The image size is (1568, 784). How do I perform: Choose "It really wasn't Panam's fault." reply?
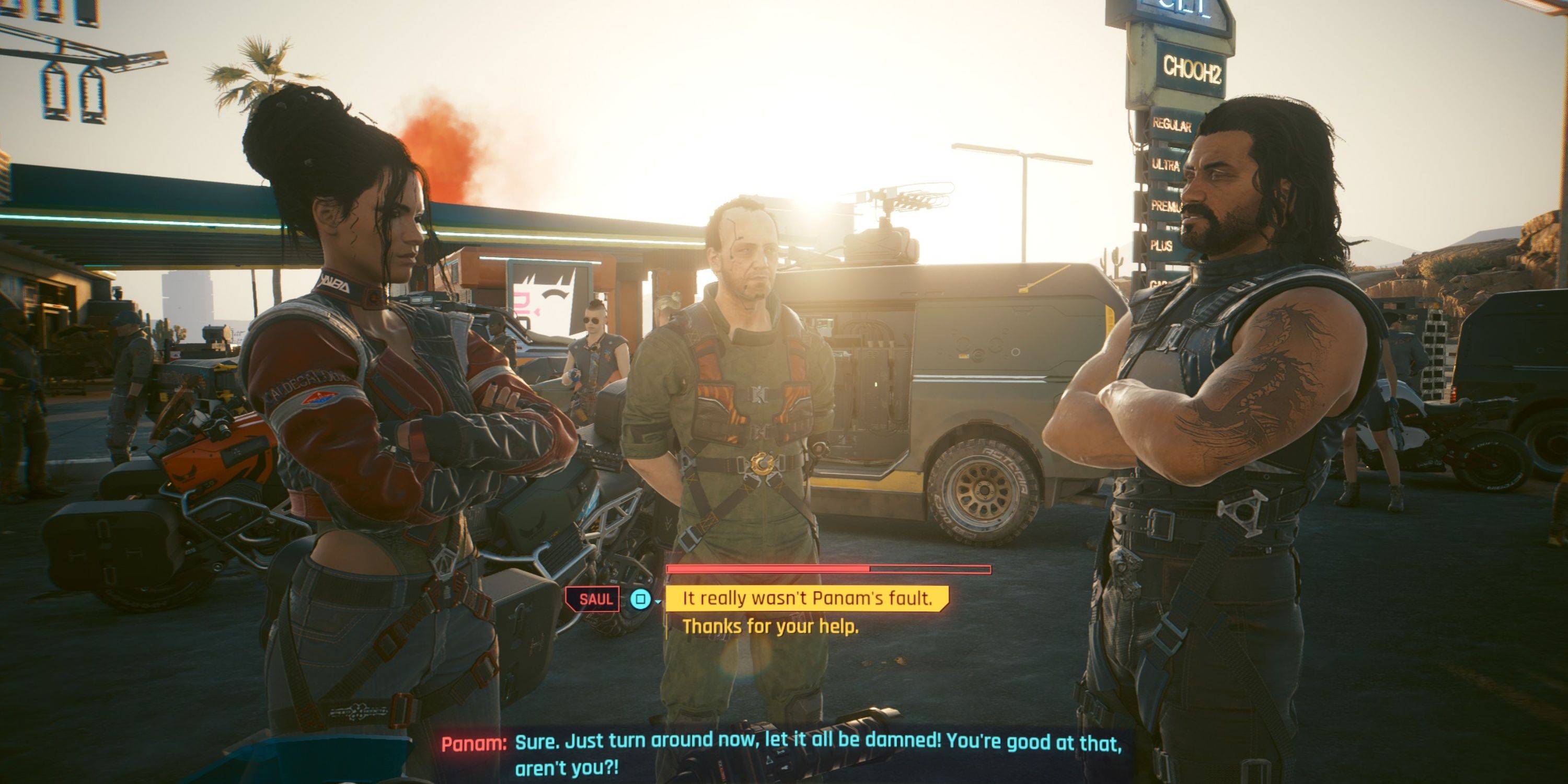807,598
